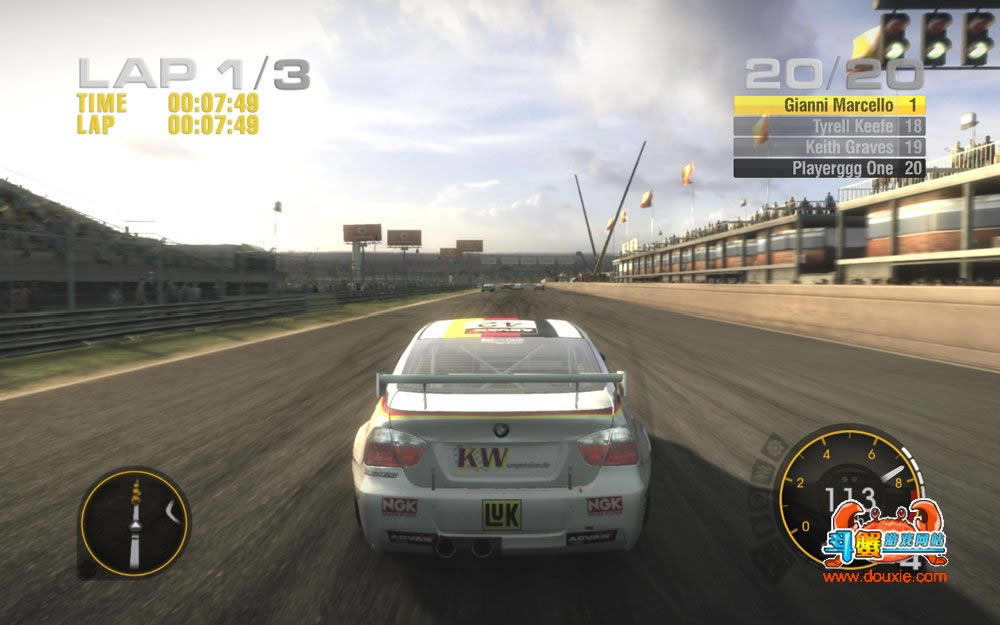Choose Keith Graves in the position list
Viewport: 1000px width, 625px height.
pyautogui.click(x=829, y=147)
